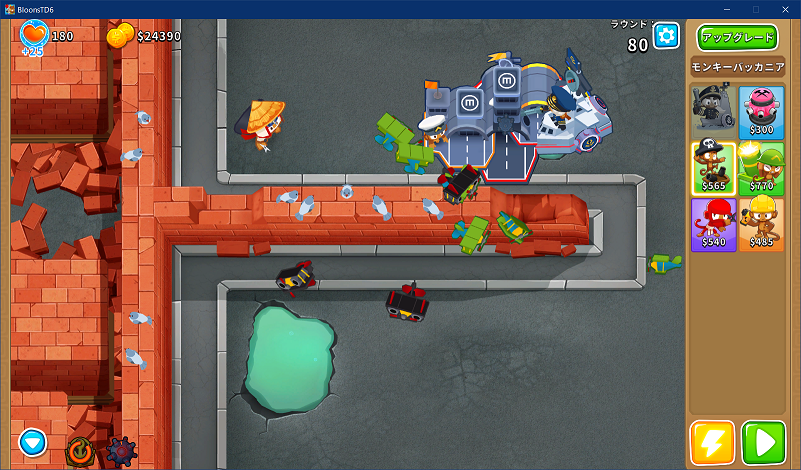Collapse abilities with blue down-arrow button
Viewport: 801px width, 470px height.
point(33,441)
